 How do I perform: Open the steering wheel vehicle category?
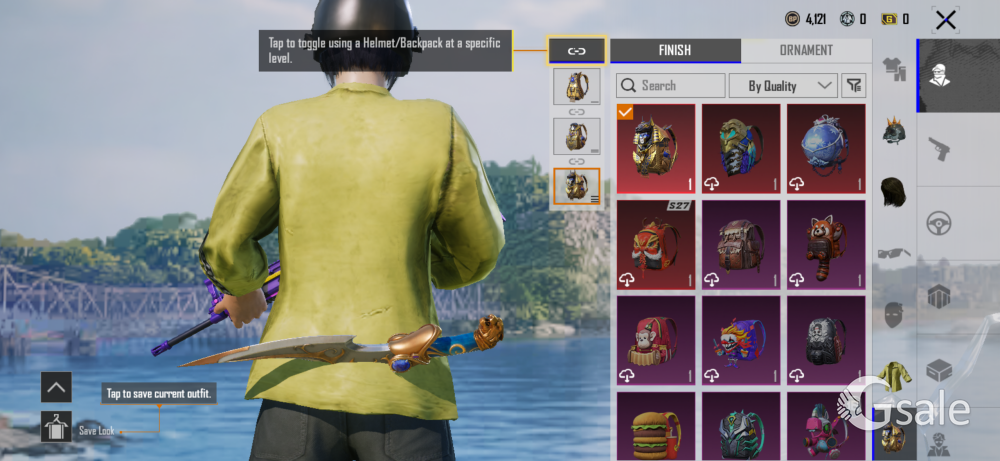(x=939, y=223)
